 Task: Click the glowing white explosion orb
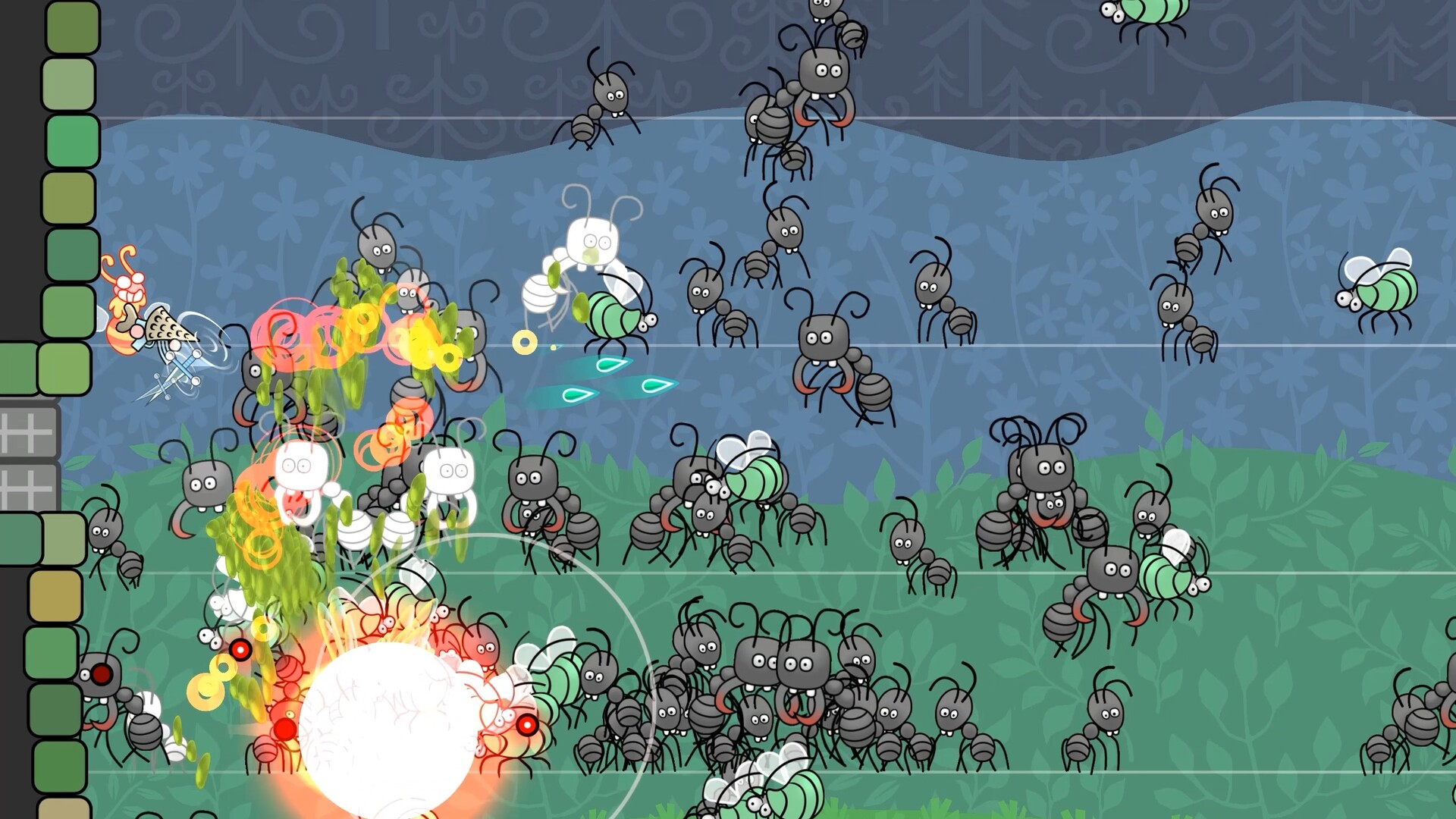[387, 720]
